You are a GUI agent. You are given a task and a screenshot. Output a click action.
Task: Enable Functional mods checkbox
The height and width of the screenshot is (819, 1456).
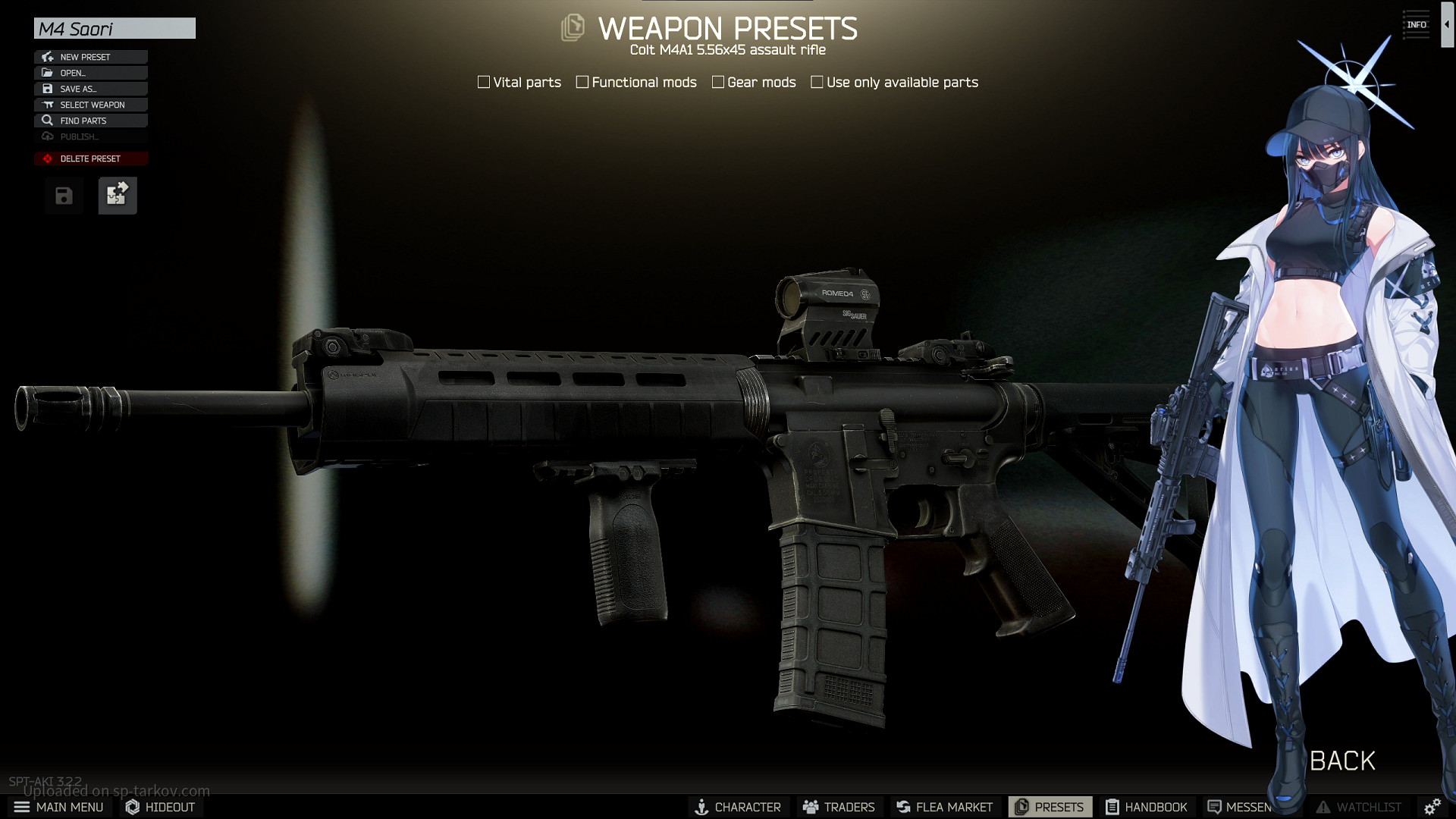click(582, 82)
